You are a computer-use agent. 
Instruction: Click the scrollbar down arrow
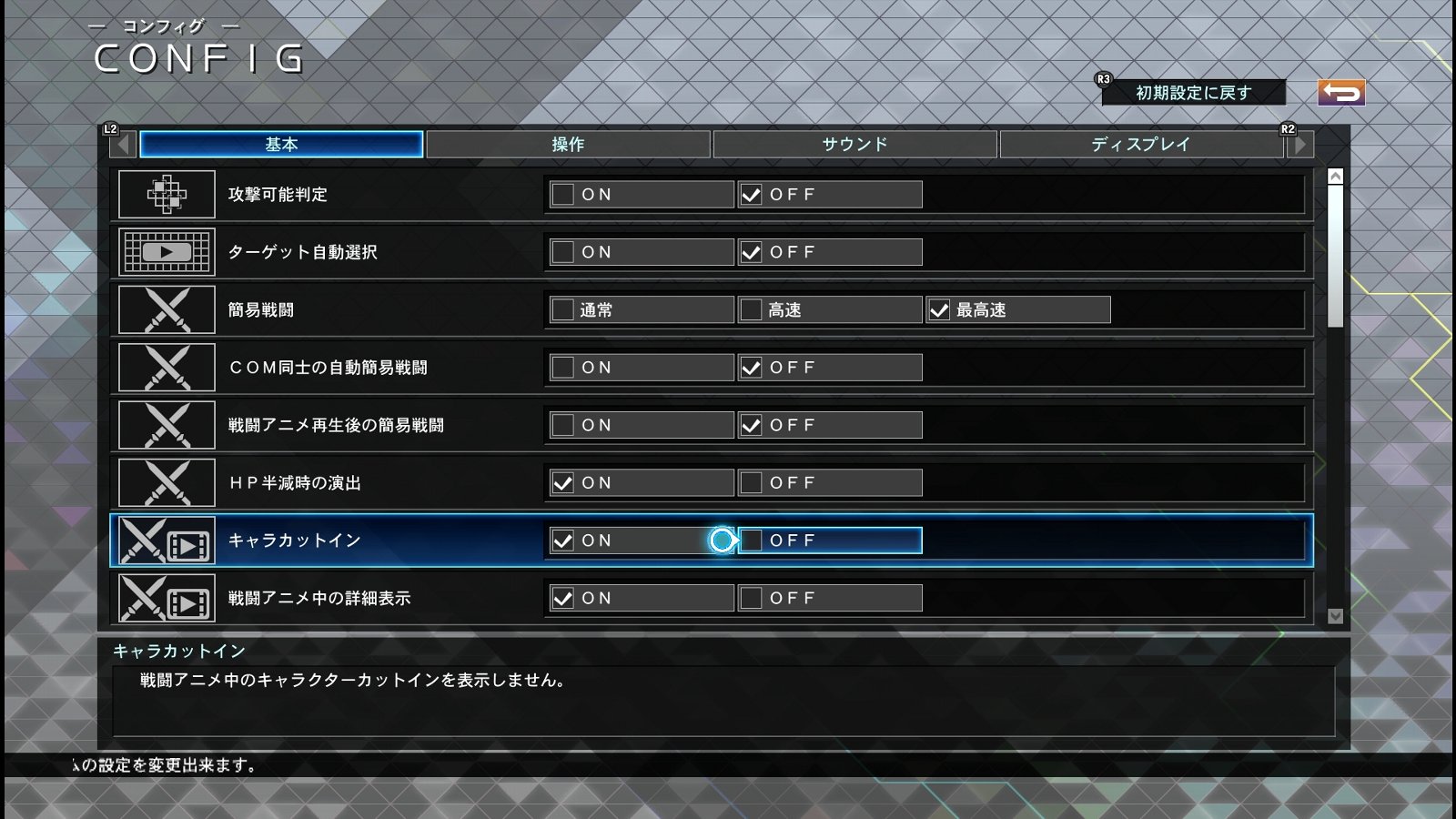point(1335,614)
